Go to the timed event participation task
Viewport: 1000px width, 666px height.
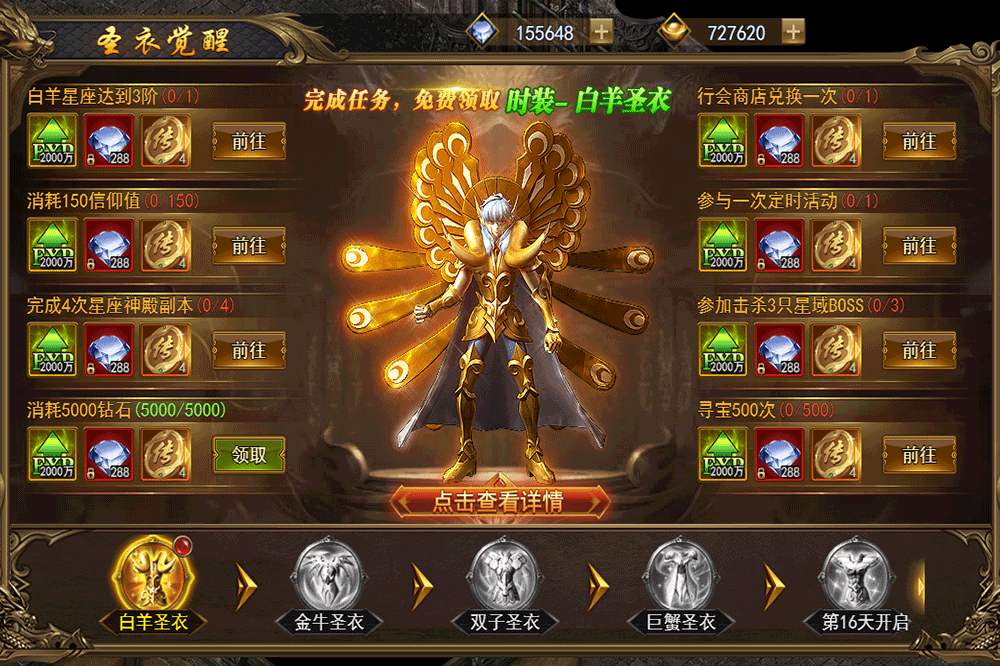[x=919, y=246]
